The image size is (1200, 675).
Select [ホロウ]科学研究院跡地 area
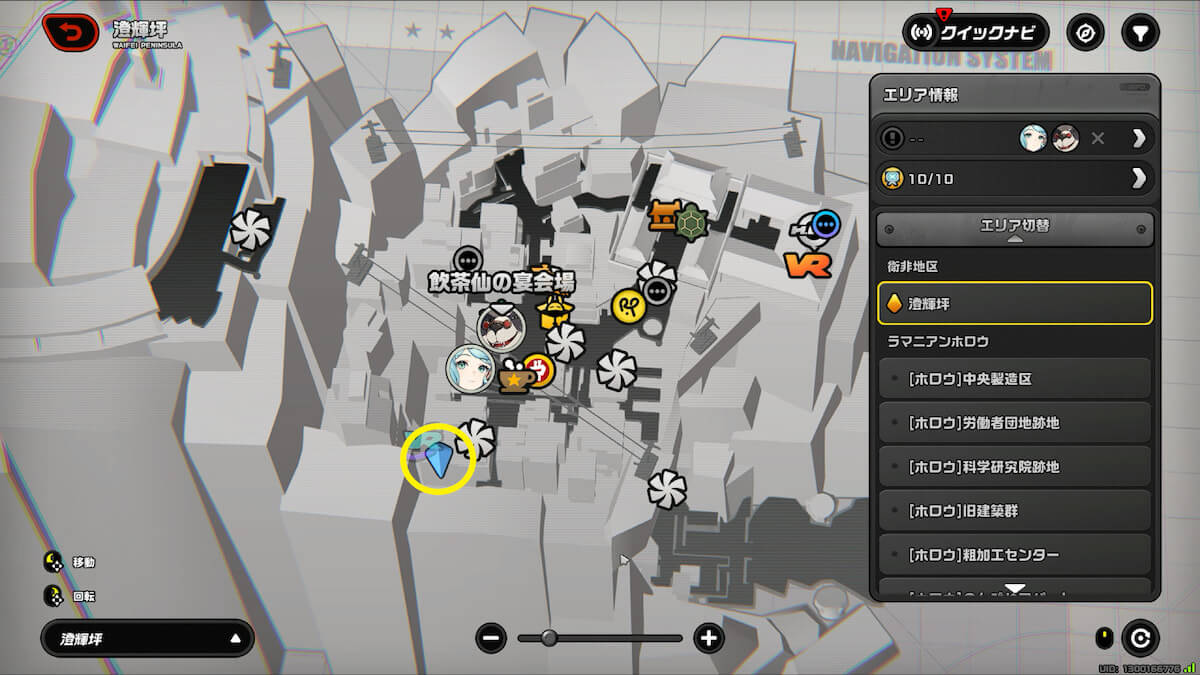click(x=1015, y=467)
